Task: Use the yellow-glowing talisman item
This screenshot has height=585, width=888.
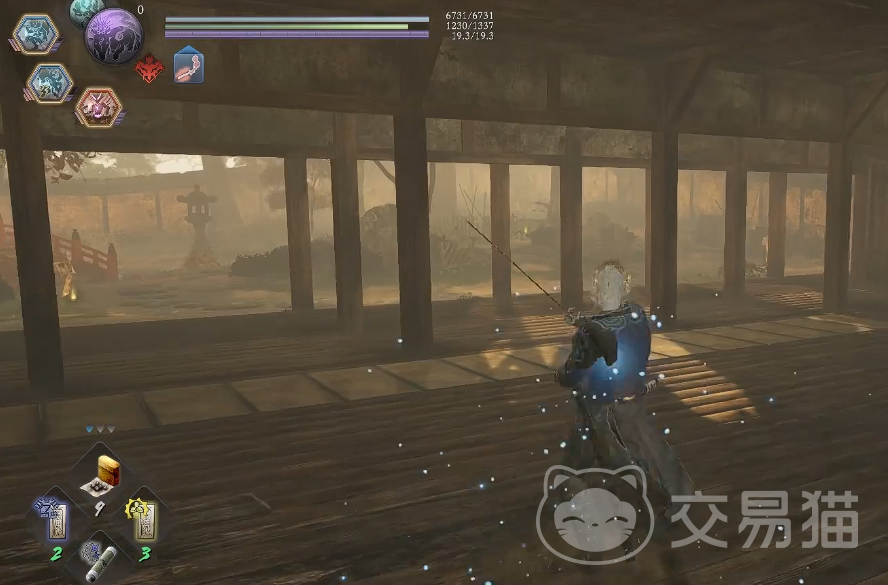Action: click(x=142, y=516)
